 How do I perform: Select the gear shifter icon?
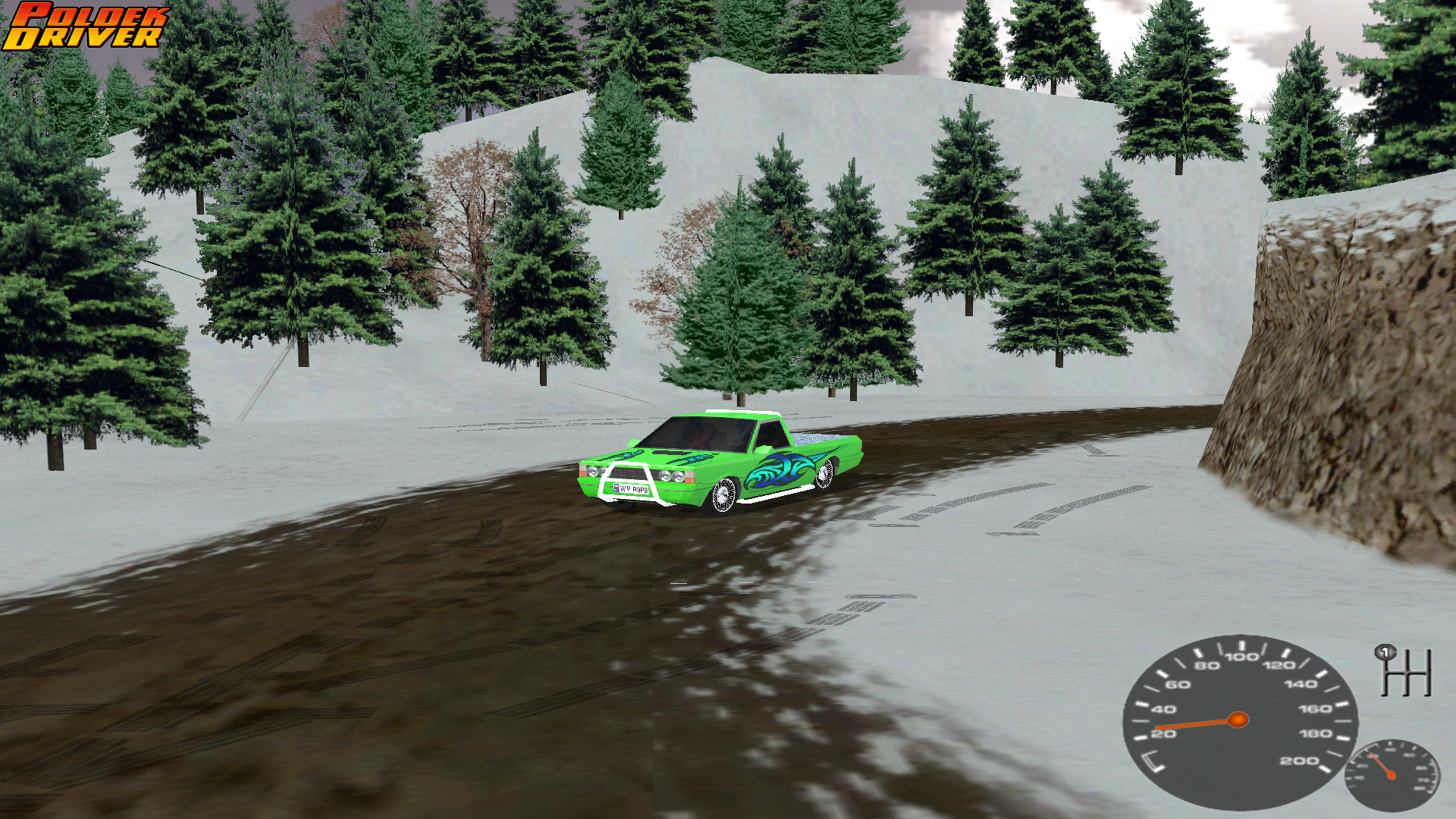click(1404, 671)
